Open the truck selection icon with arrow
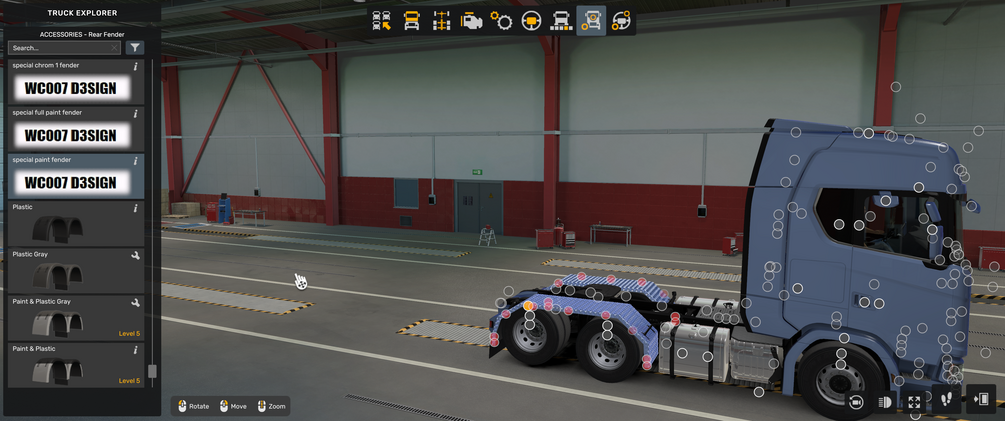The width and height of the screenshot is (1005, 421). 381,21
